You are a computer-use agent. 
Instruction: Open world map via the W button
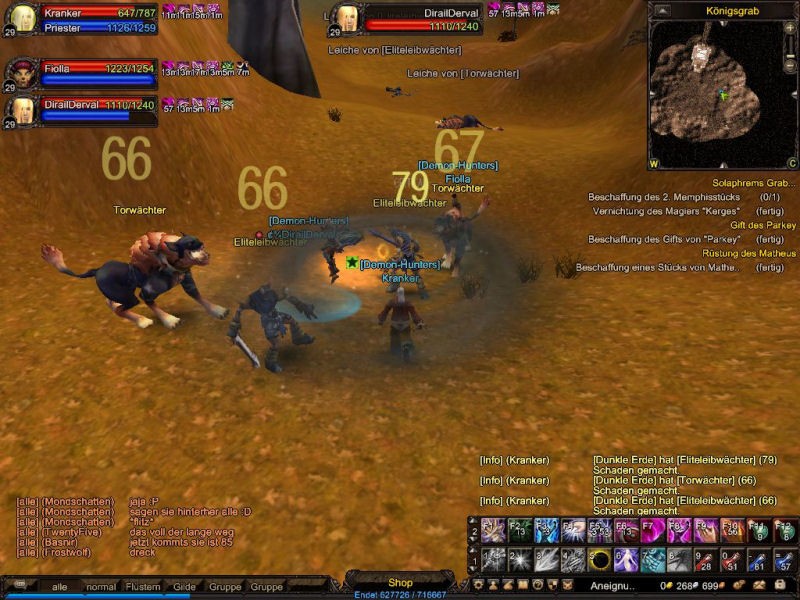click(654, 163)
